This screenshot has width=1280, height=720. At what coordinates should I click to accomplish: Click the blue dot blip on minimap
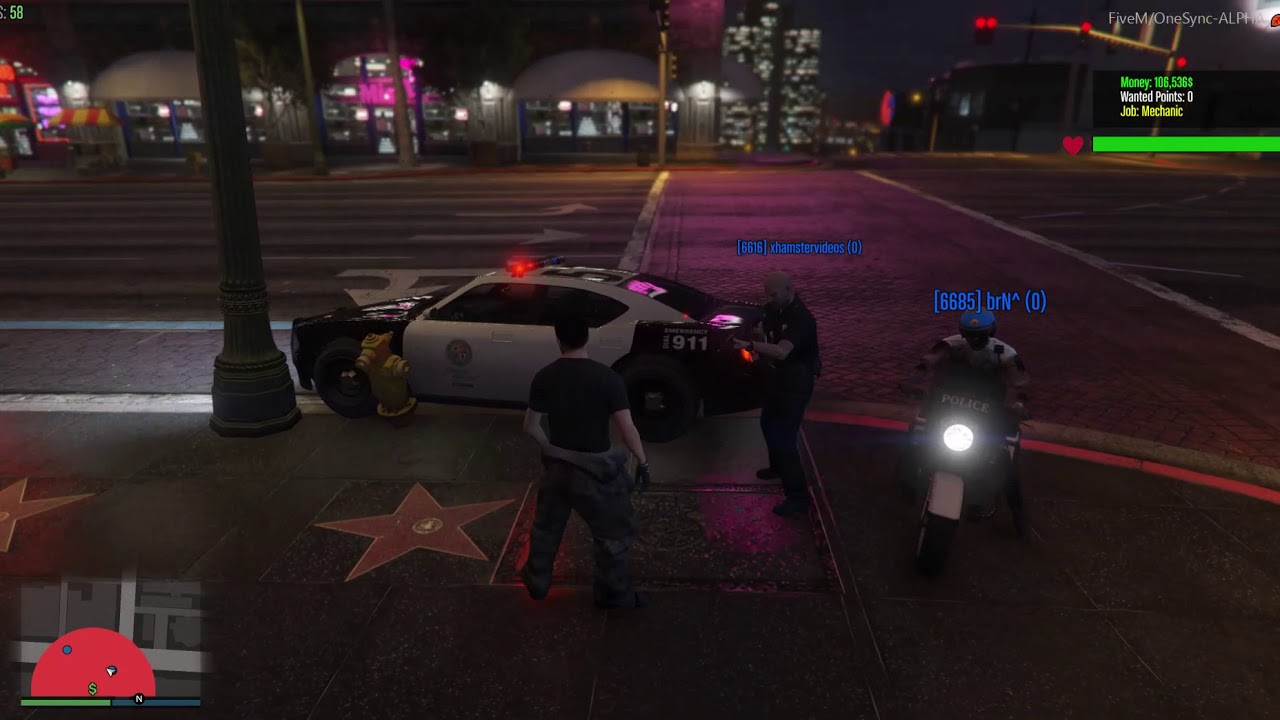tap(67, 650)
